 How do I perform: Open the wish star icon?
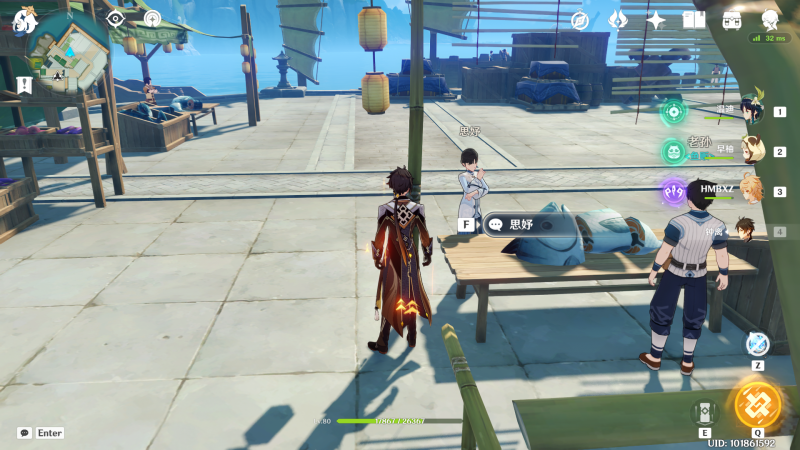pos(656,20)
